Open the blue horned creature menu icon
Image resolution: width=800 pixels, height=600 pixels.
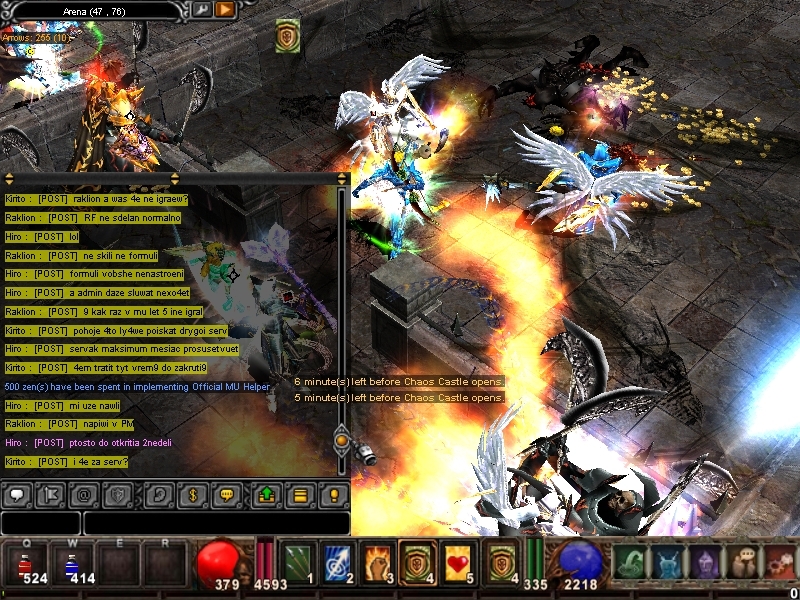click(667, 563)
